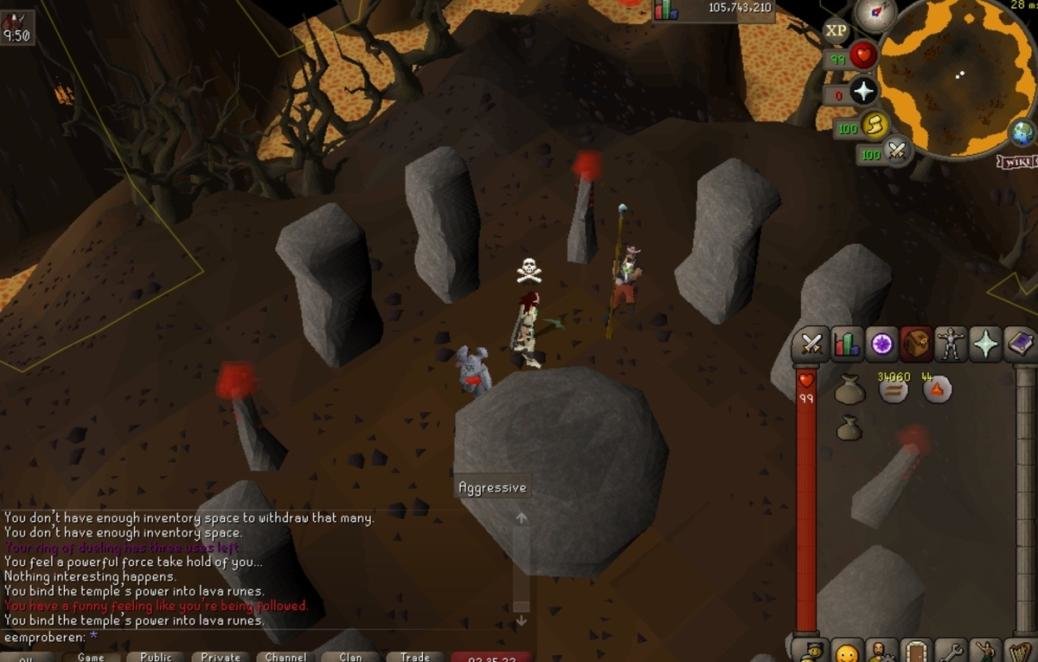Select the lava rune stack of 44

coord(937,390)
